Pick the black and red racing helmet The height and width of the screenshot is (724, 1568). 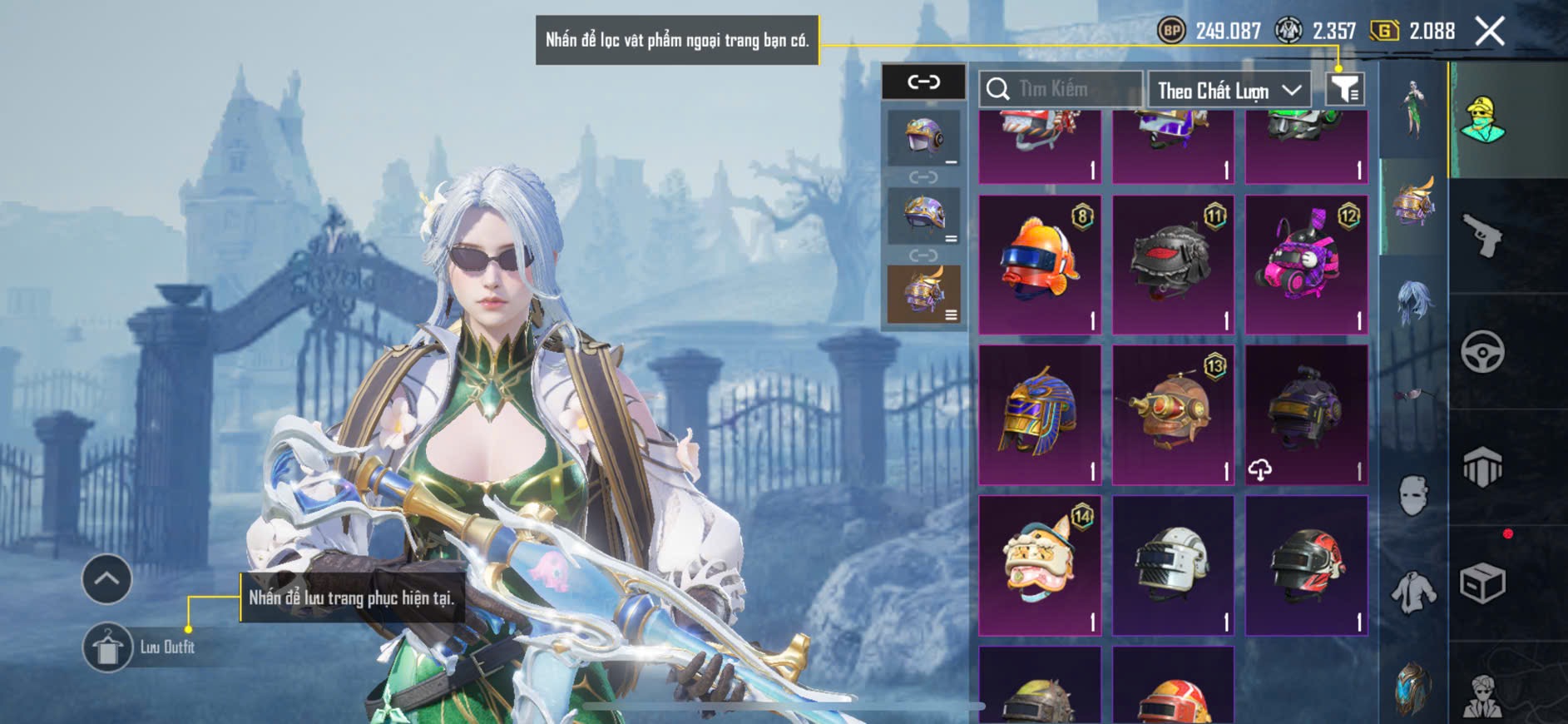1306,565
